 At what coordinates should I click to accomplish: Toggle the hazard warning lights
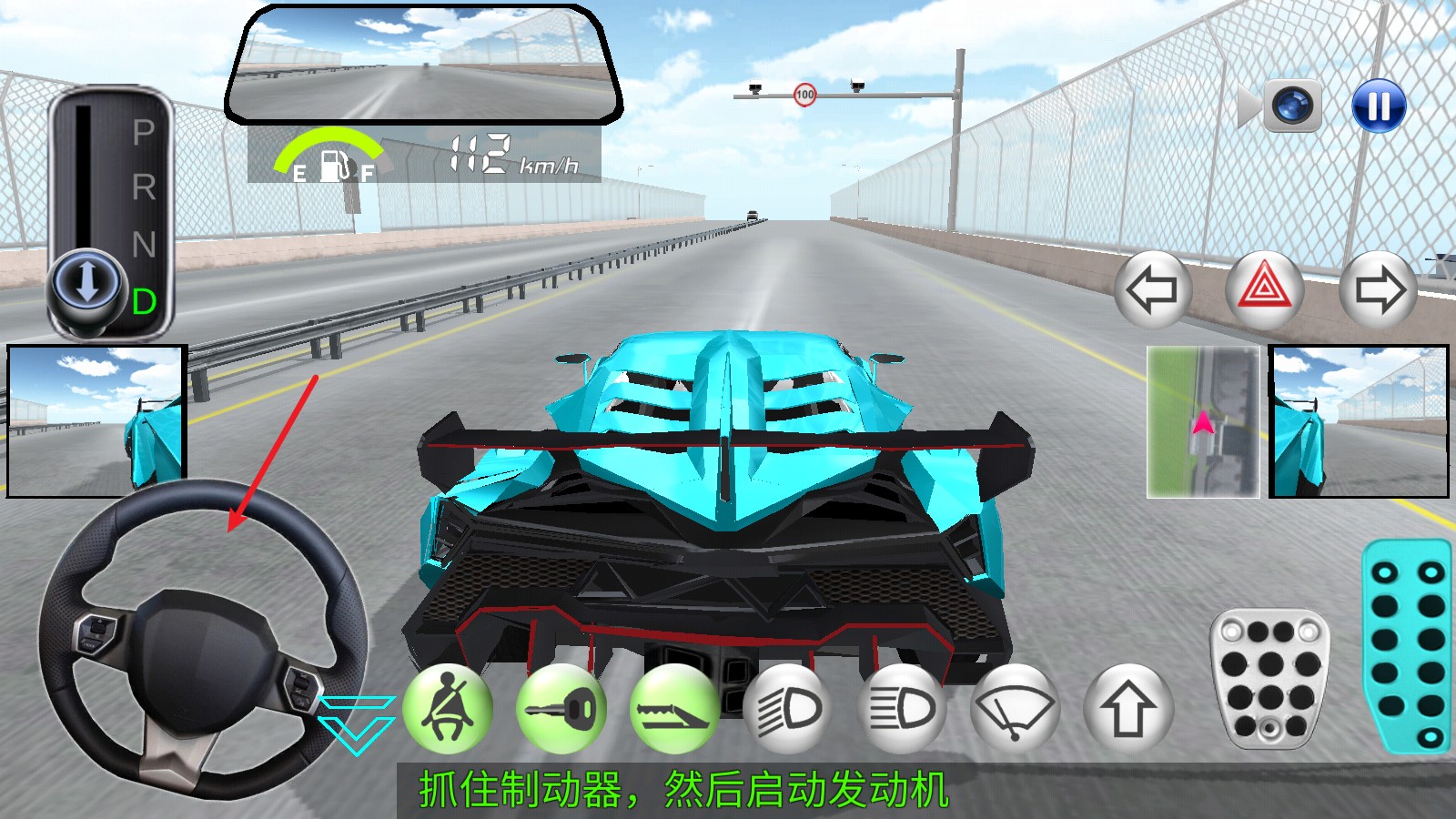coord(1266,288)
